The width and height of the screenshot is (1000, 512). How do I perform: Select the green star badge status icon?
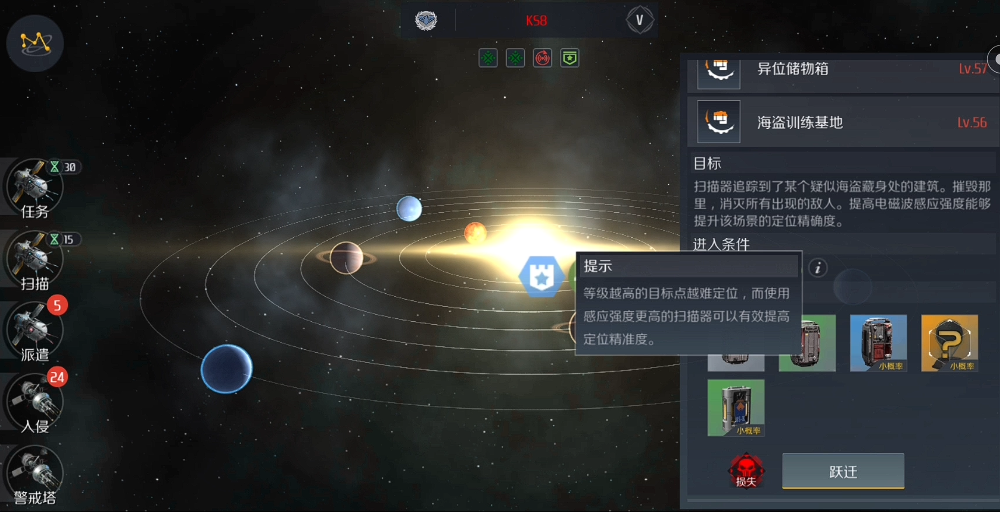pyautogui.click(x=569, y=58)
